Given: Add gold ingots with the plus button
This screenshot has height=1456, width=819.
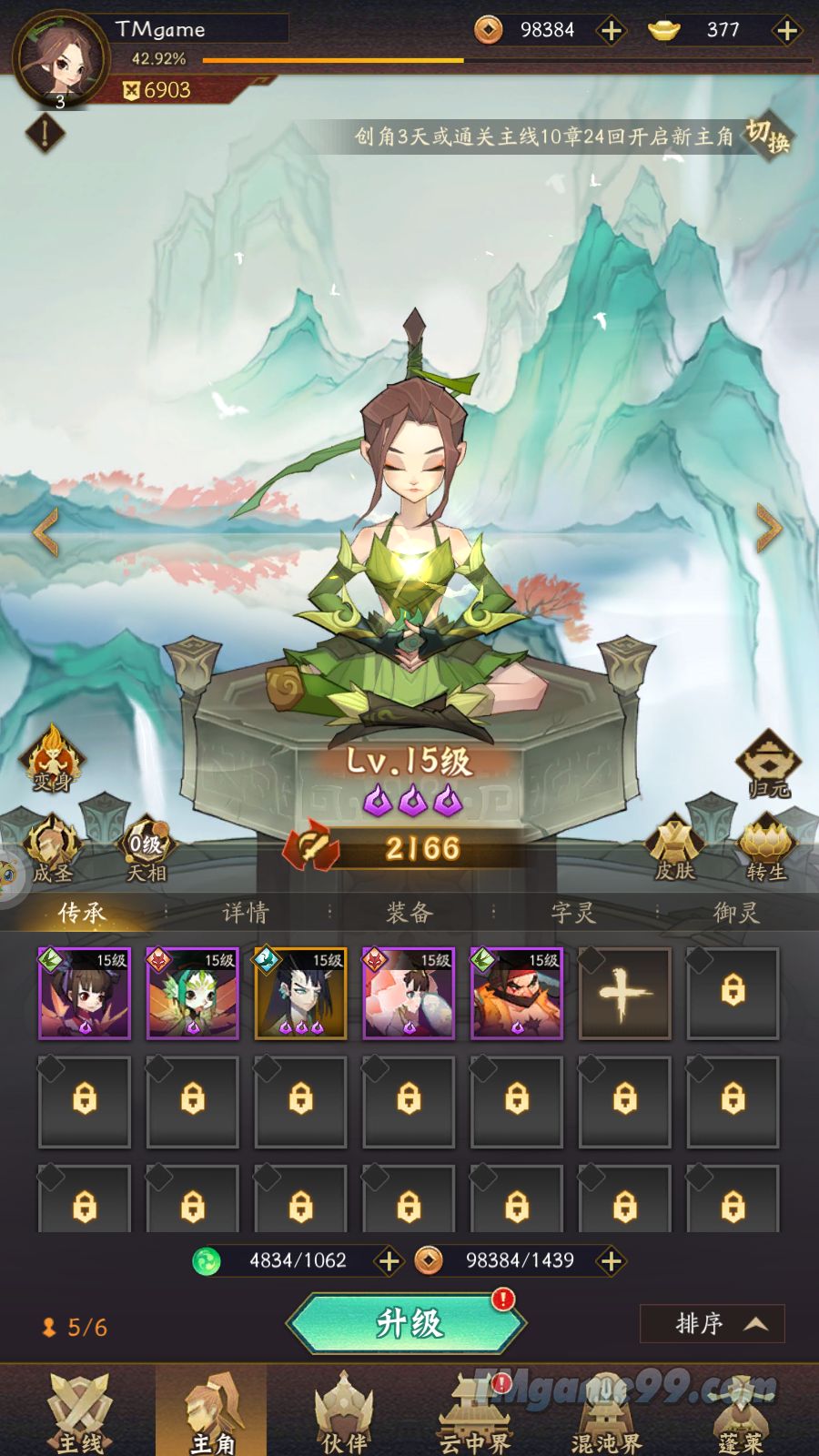Looking at the screenshot, I should click(786, 31).
